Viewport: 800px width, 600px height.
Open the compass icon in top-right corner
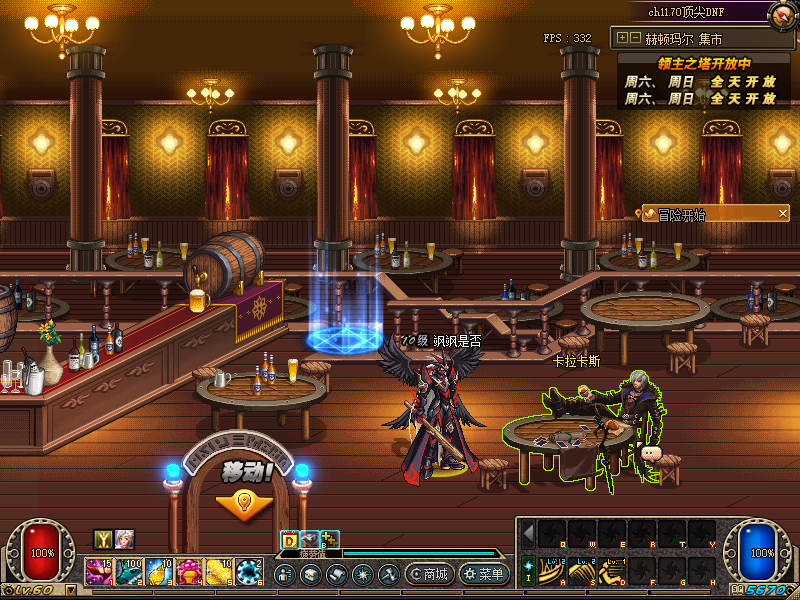pos(783,14)
